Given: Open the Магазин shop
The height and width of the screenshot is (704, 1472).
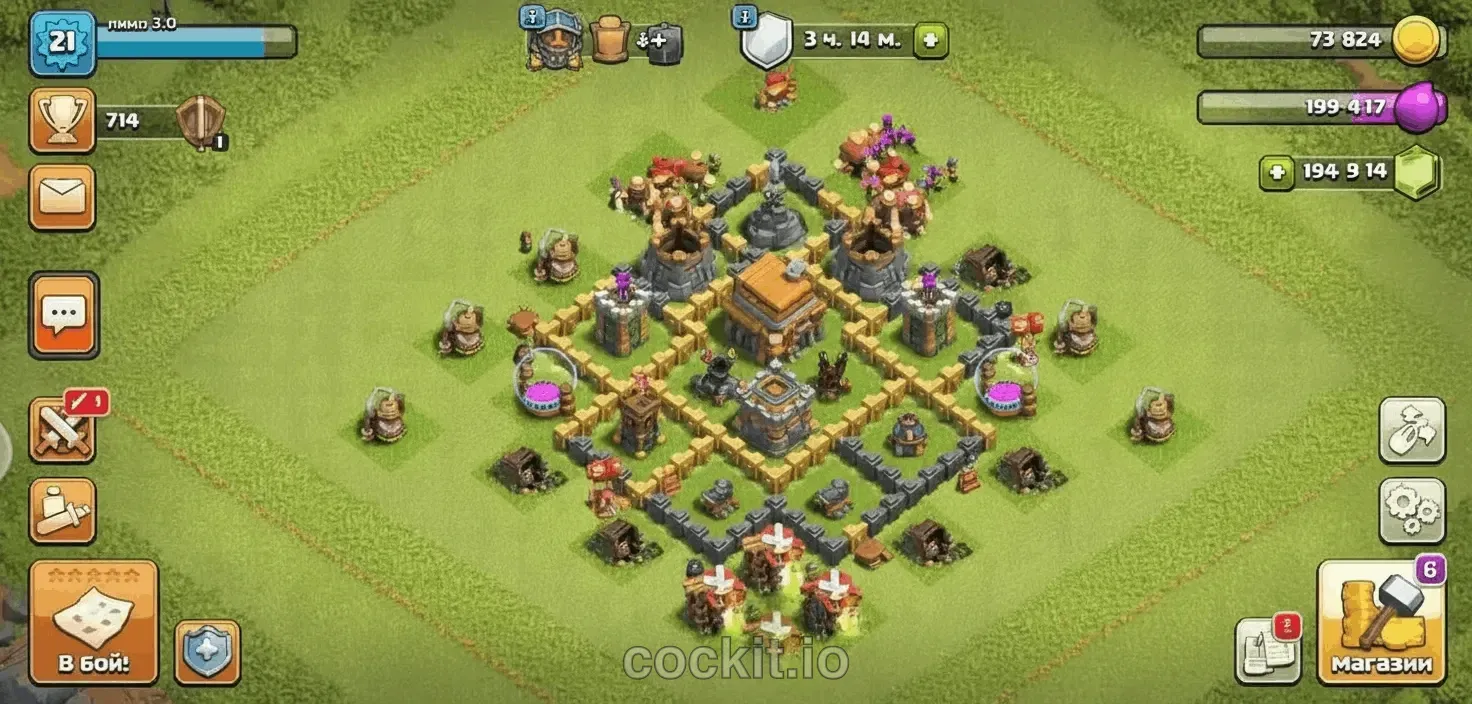Looking at the screenshot, I should click(1381, 621).
